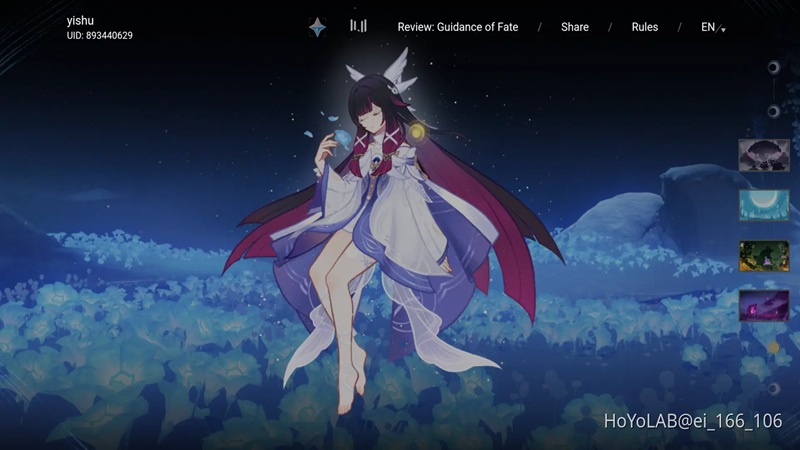Toggle the music bars icon
This screenshot has height=450, width=800.
click(x=358, y=26)
